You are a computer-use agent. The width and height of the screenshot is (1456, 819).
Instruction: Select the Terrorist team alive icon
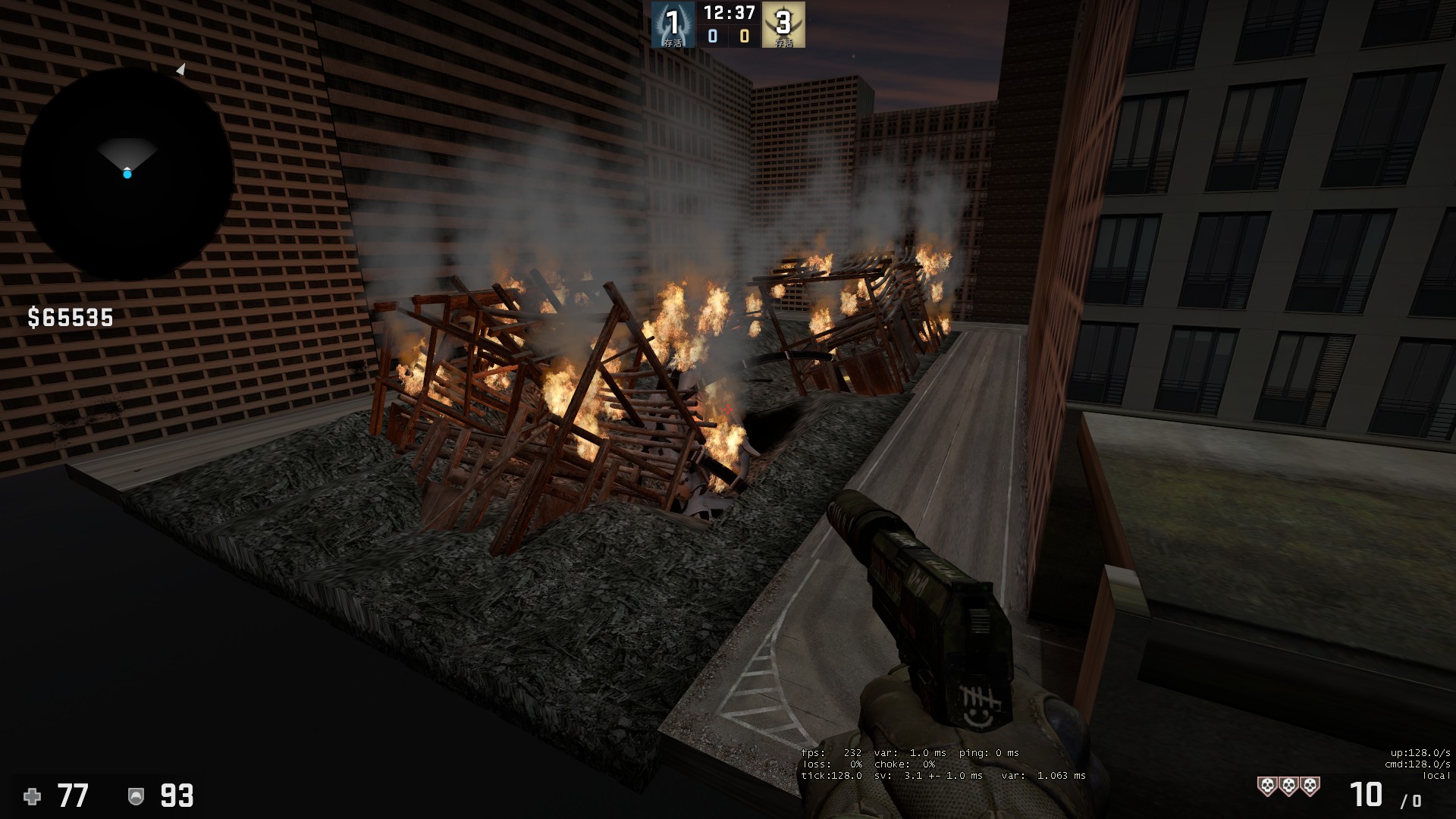(x=783, y=24)
